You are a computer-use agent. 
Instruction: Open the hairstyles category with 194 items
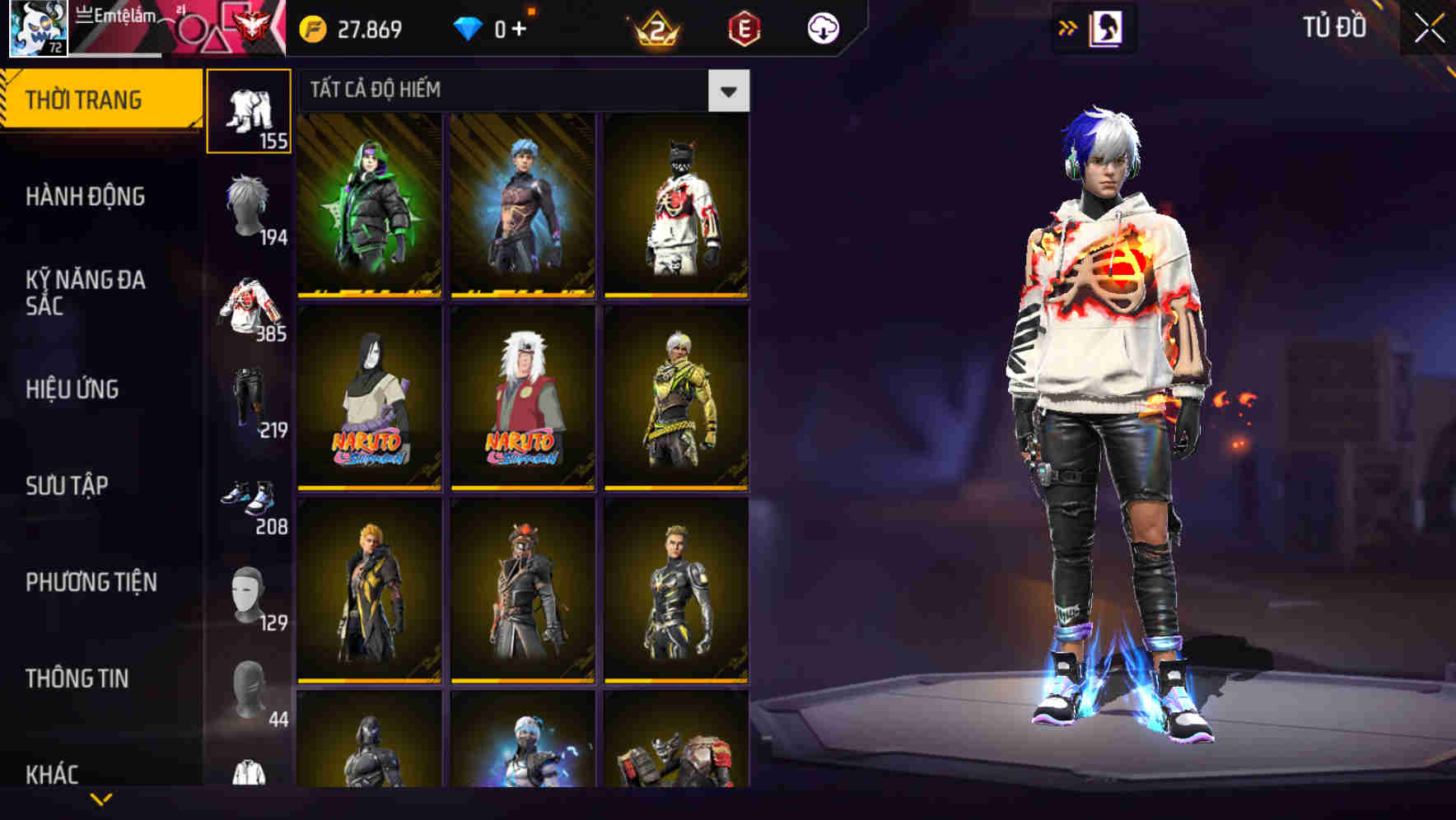tap(250, 206)
